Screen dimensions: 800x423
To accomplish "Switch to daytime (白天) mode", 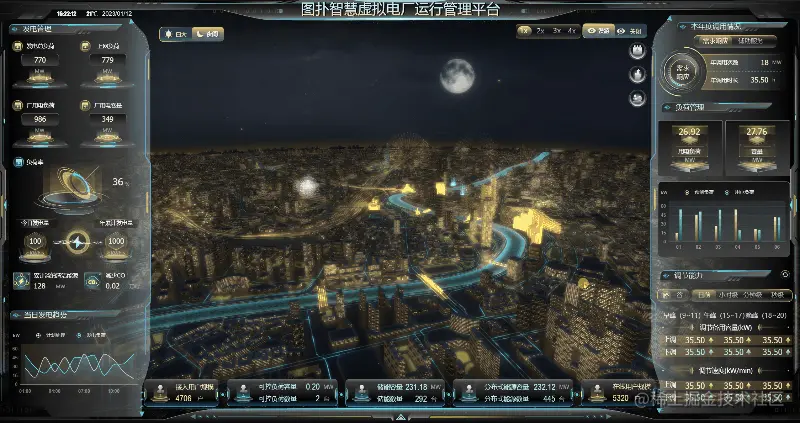I will [x=176, y=34].
